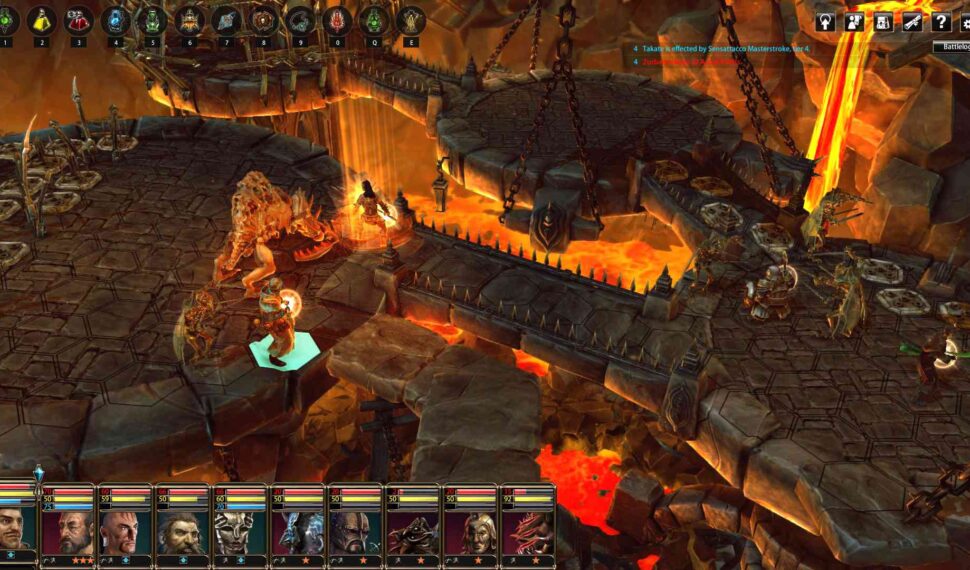The width and height of the screenshot is (970, 570).
Task: Open the question mark help button
Action: [941, 21]
